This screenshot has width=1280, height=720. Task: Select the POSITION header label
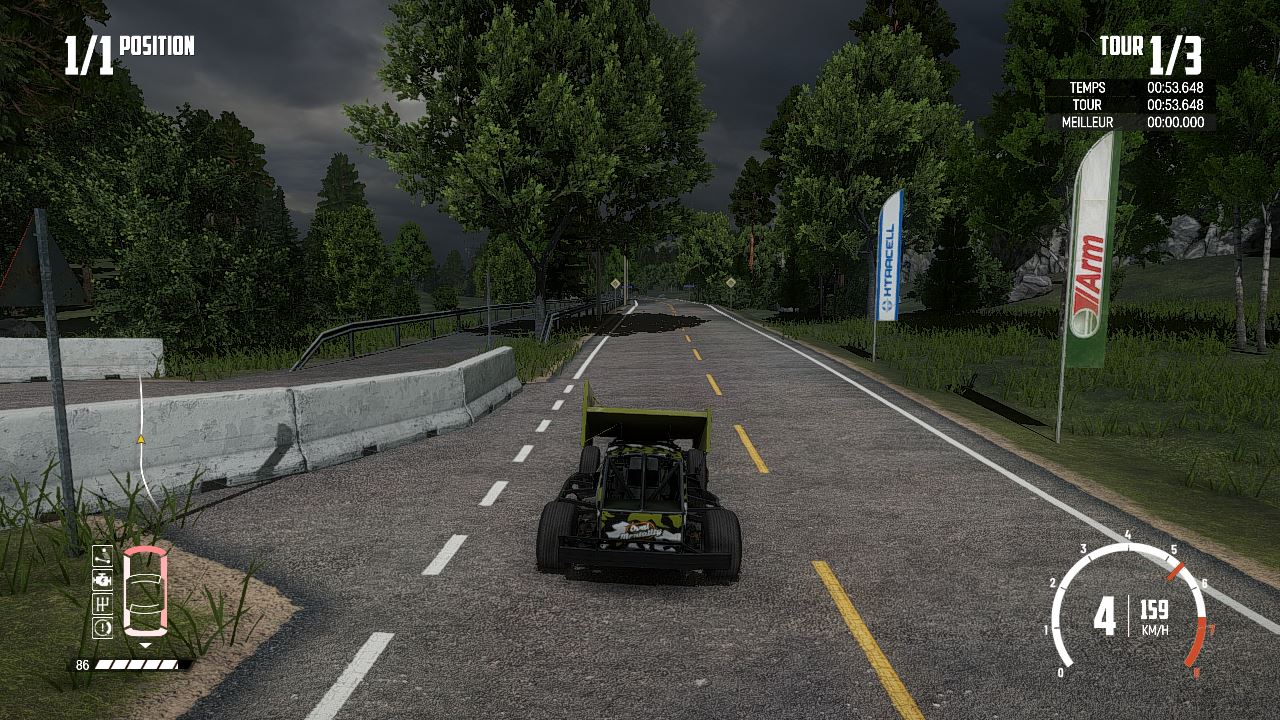click(156, 45)
